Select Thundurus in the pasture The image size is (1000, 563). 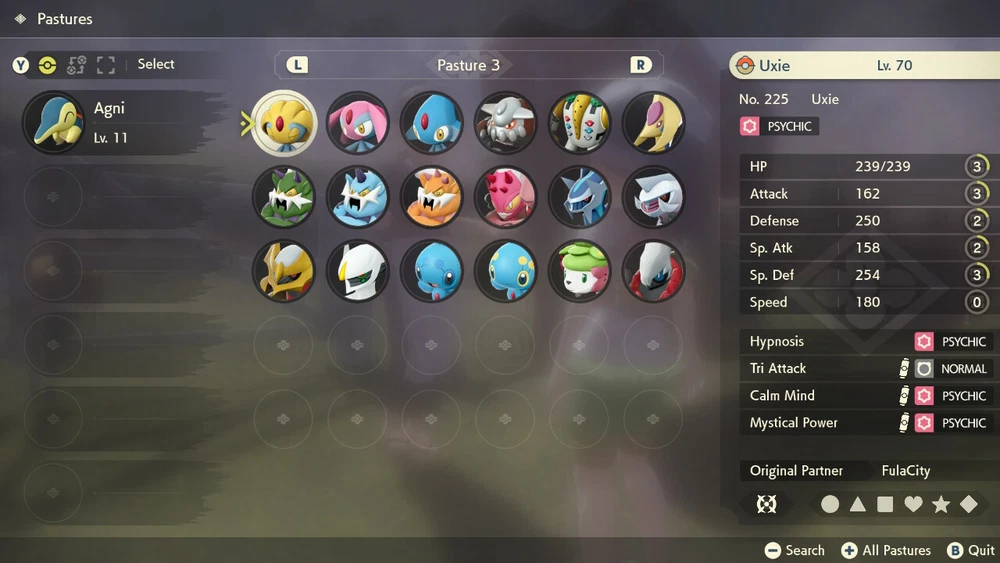(x=358, y=197)
